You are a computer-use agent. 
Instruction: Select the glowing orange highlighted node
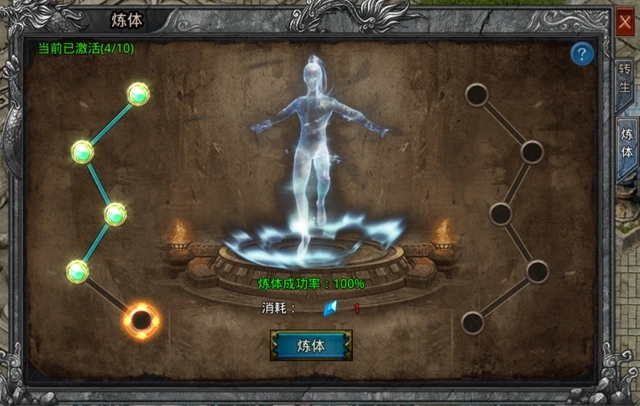[142, 320]
